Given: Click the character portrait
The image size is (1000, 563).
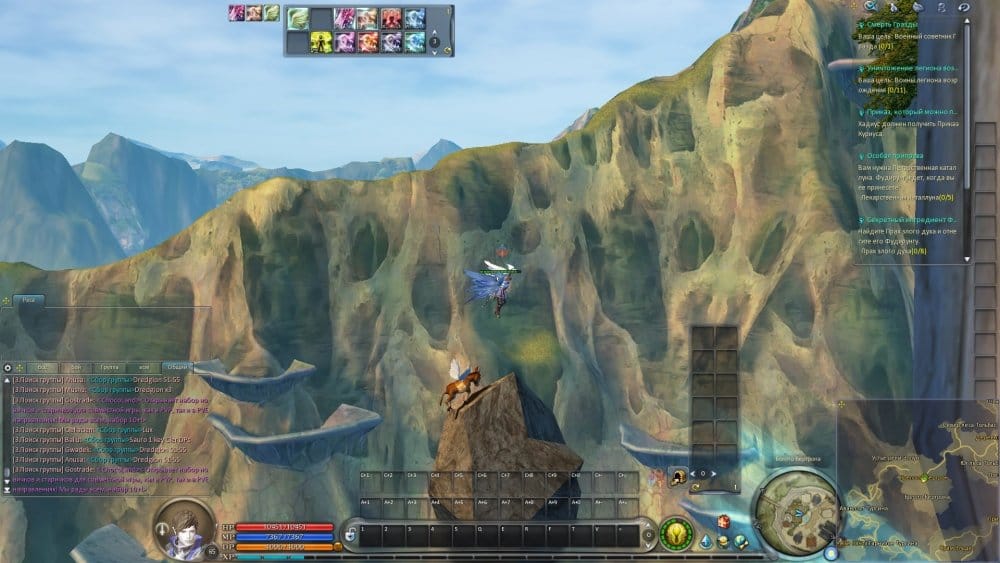Looking at the screenshot, I should (184, 524).
